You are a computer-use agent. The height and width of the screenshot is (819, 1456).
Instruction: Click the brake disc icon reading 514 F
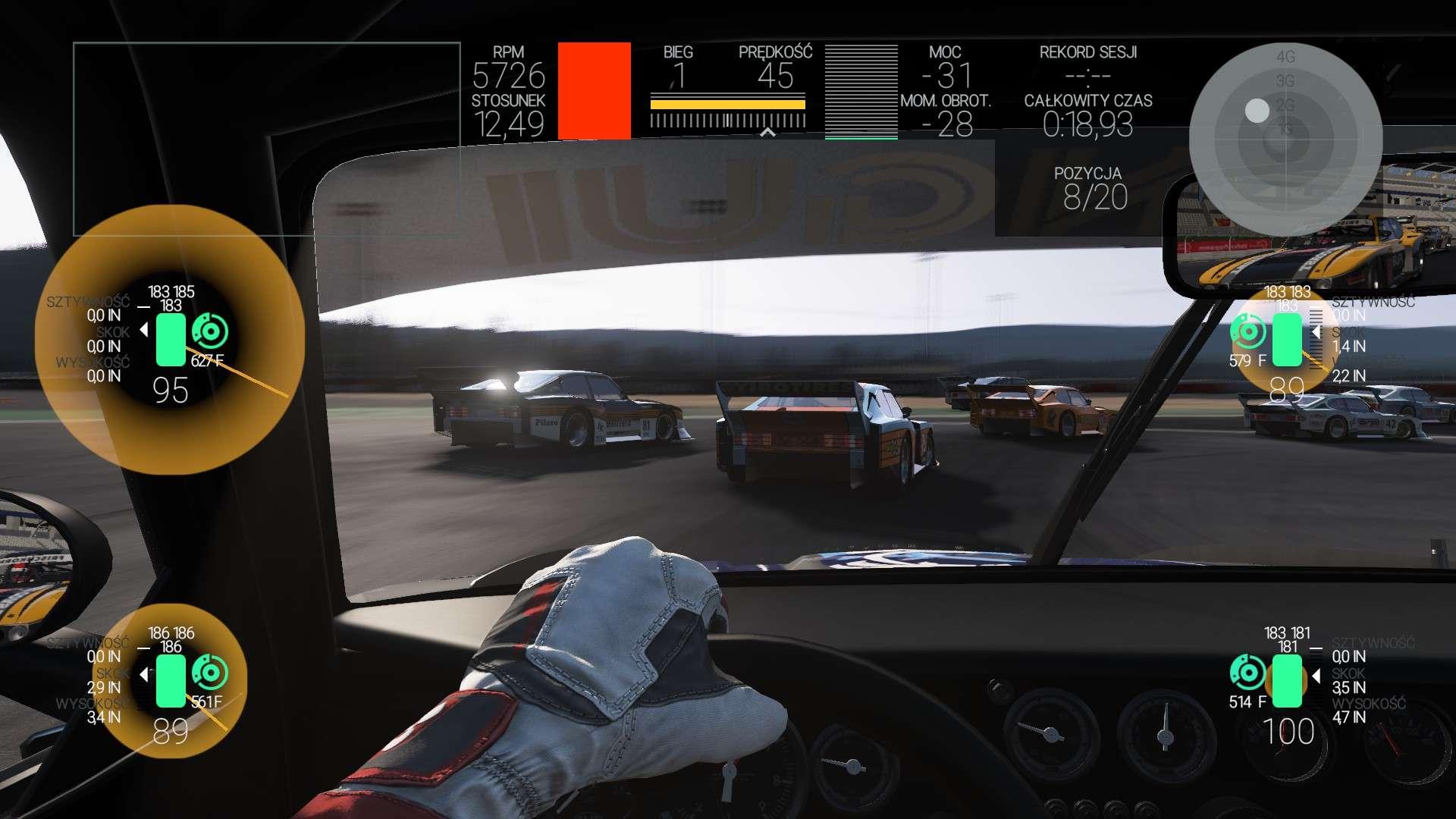coord(1247,673)
